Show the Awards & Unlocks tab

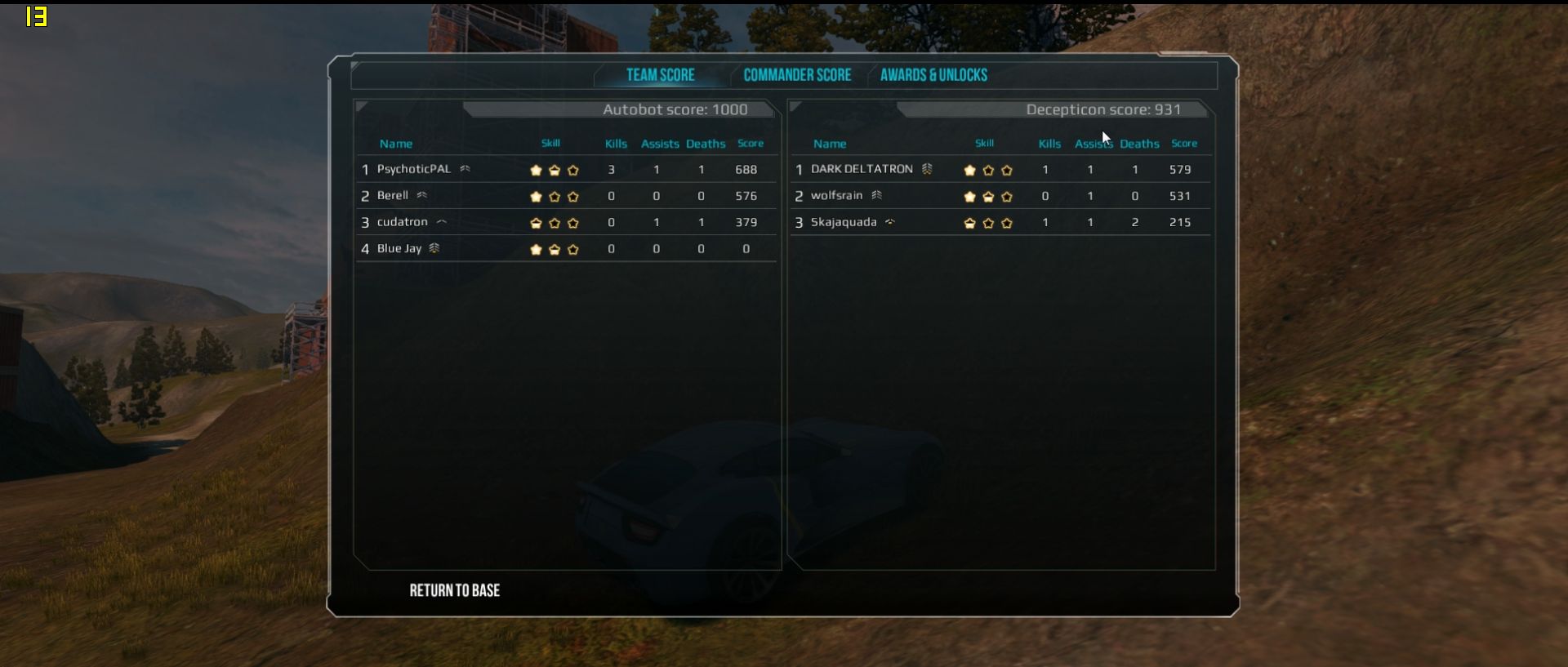933,75
